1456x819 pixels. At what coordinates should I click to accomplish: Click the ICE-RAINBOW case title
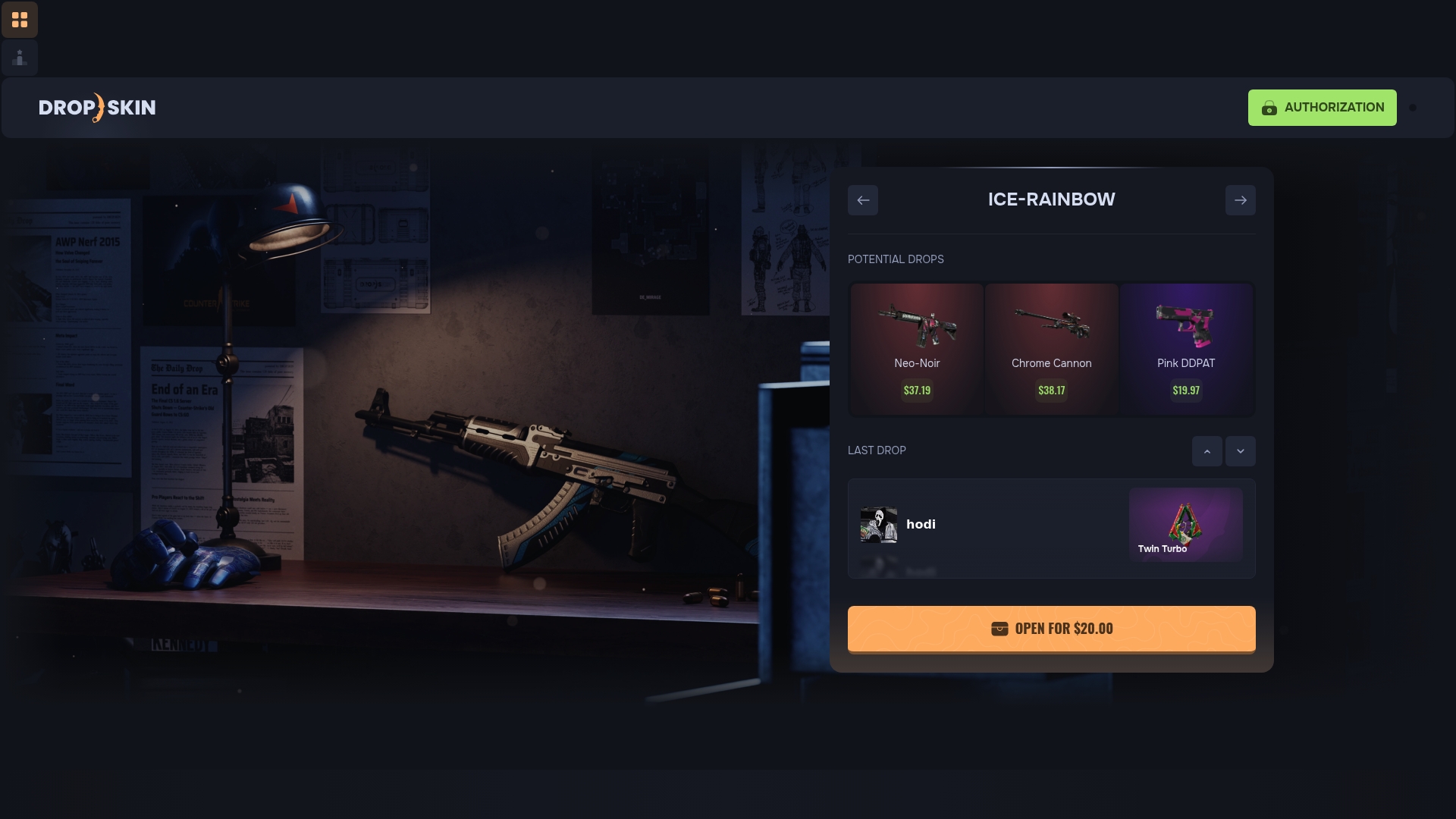(1051, 199)
